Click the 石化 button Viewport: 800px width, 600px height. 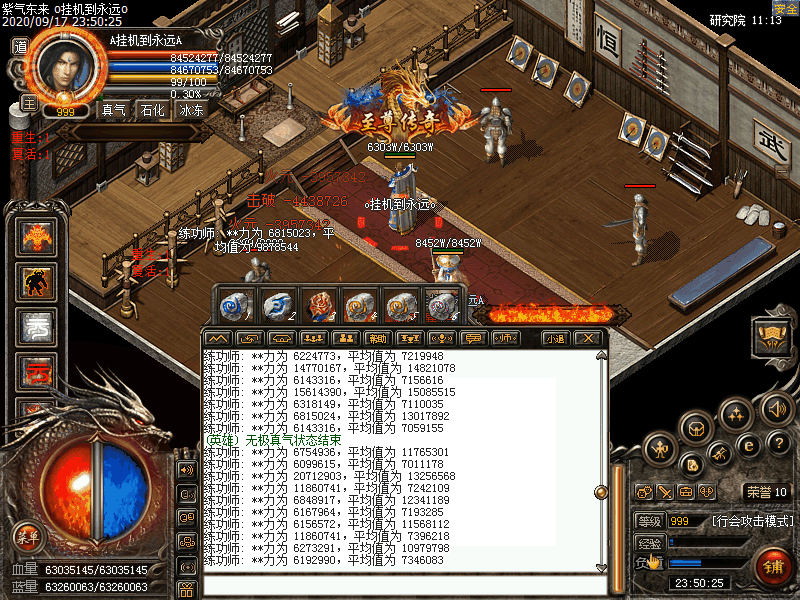click(x=152, y=111)
